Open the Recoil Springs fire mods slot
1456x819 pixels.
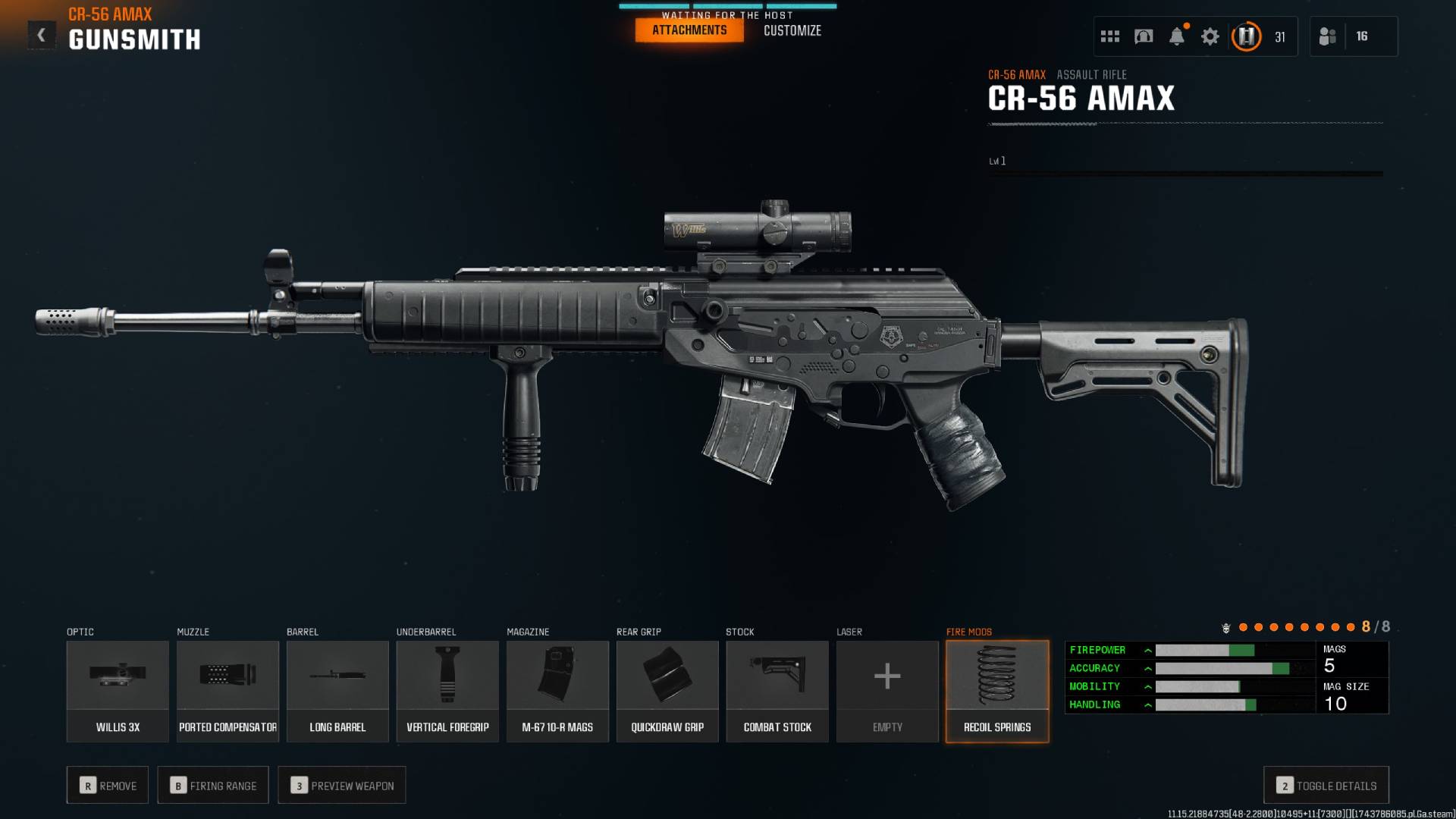coord(996,690)
